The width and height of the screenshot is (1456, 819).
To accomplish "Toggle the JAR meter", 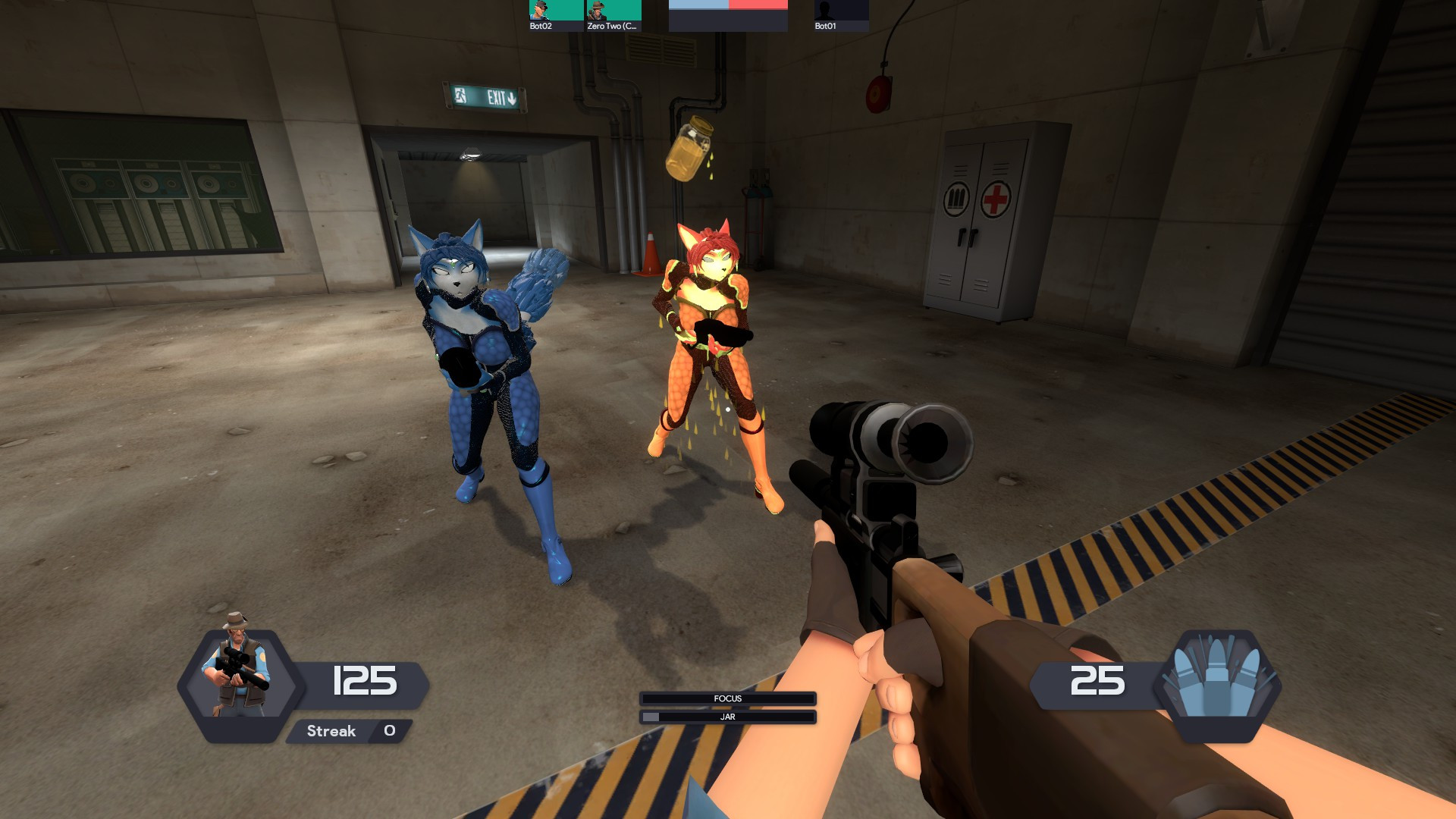I will [726, 715].
